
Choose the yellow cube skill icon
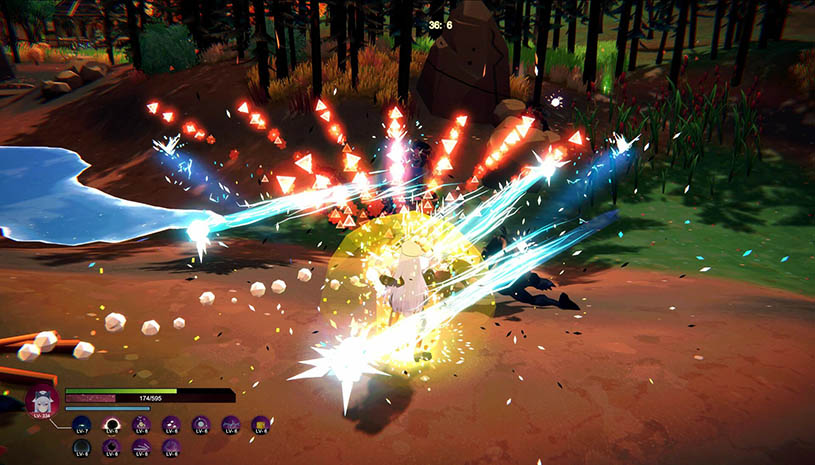(261, 424)
